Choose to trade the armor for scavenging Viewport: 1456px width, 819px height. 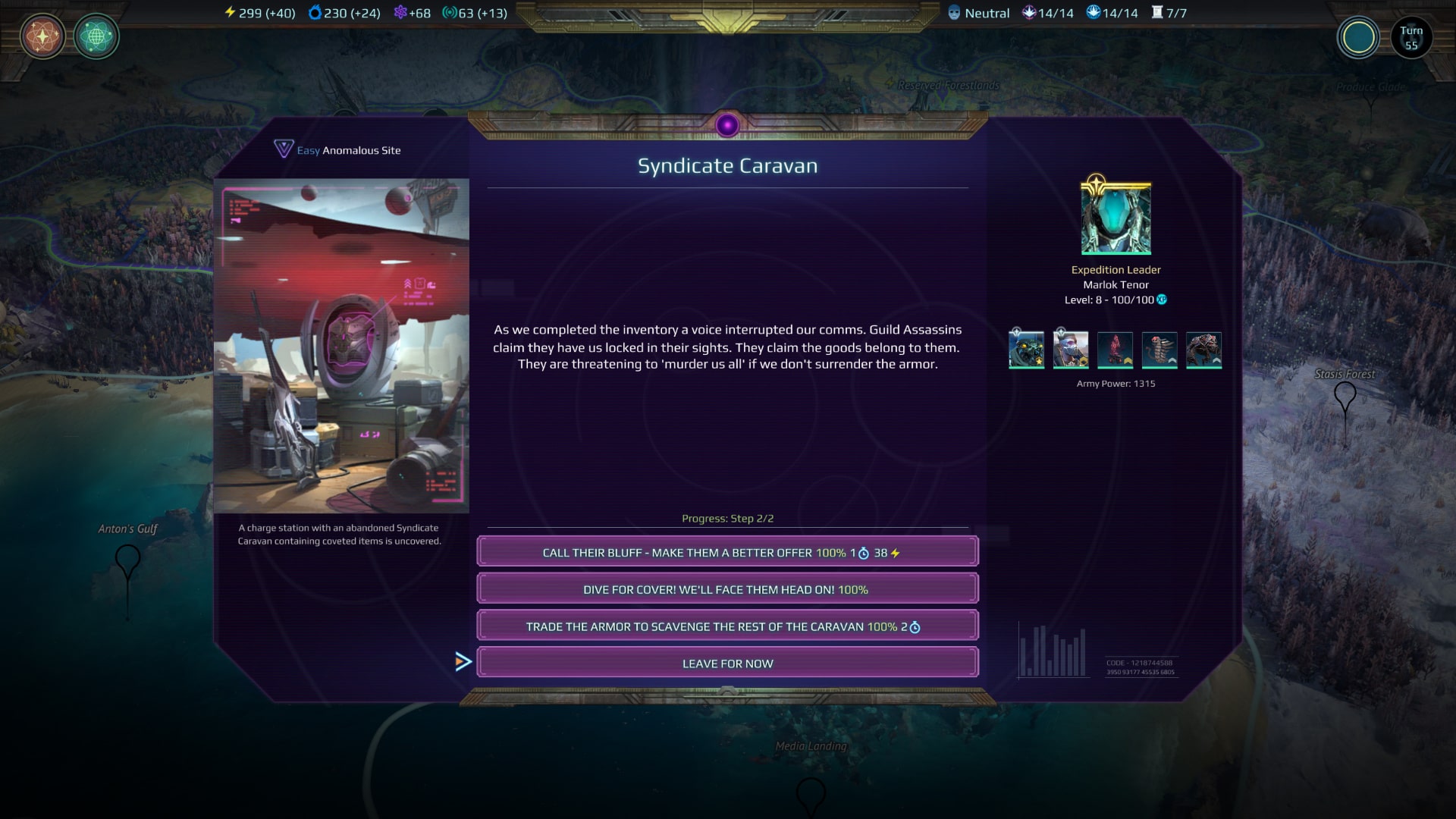(x=727, y=625)
